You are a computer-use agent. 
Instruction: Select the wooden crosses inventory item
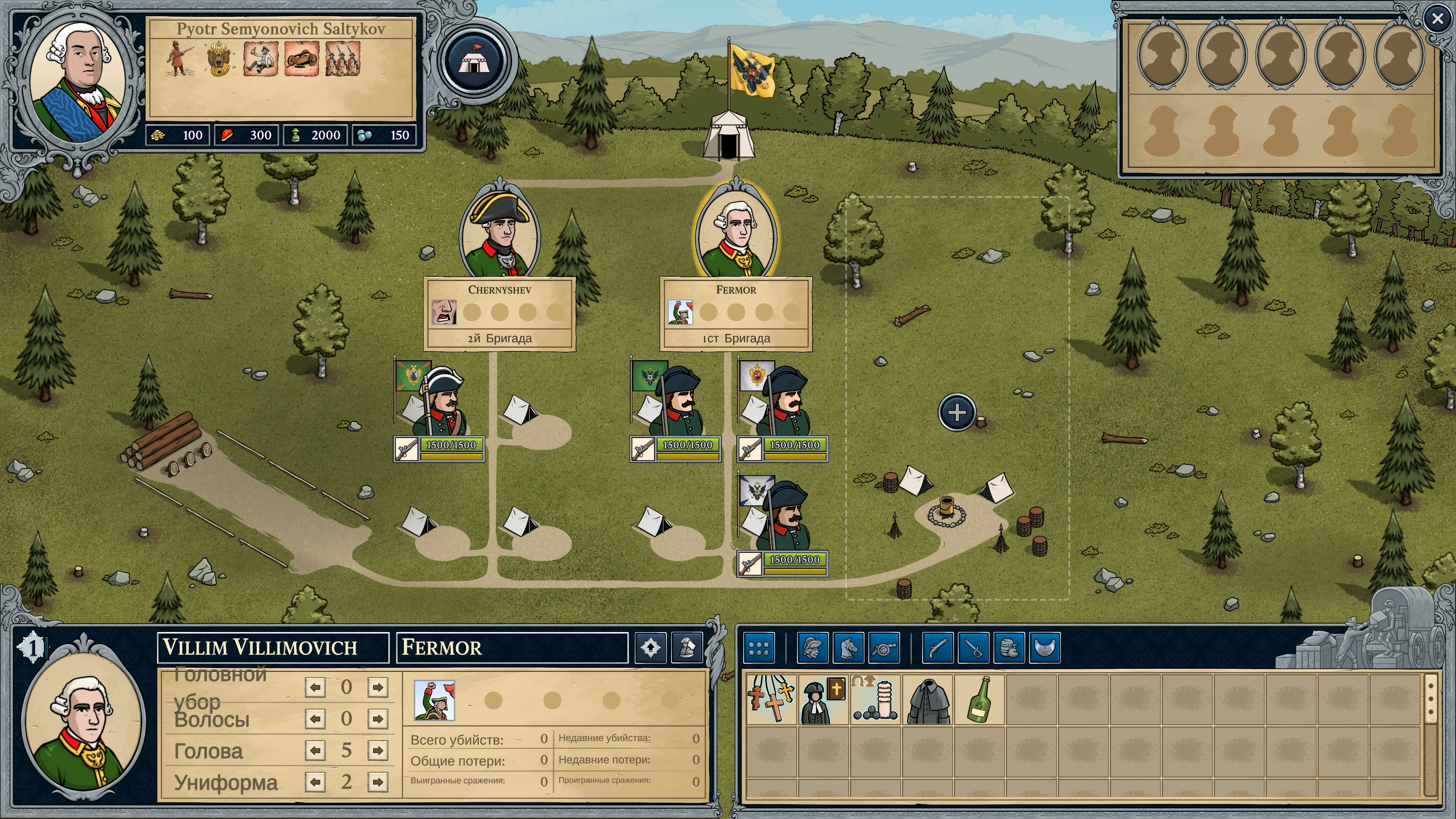pyautogui.click(x=771, y=699)
